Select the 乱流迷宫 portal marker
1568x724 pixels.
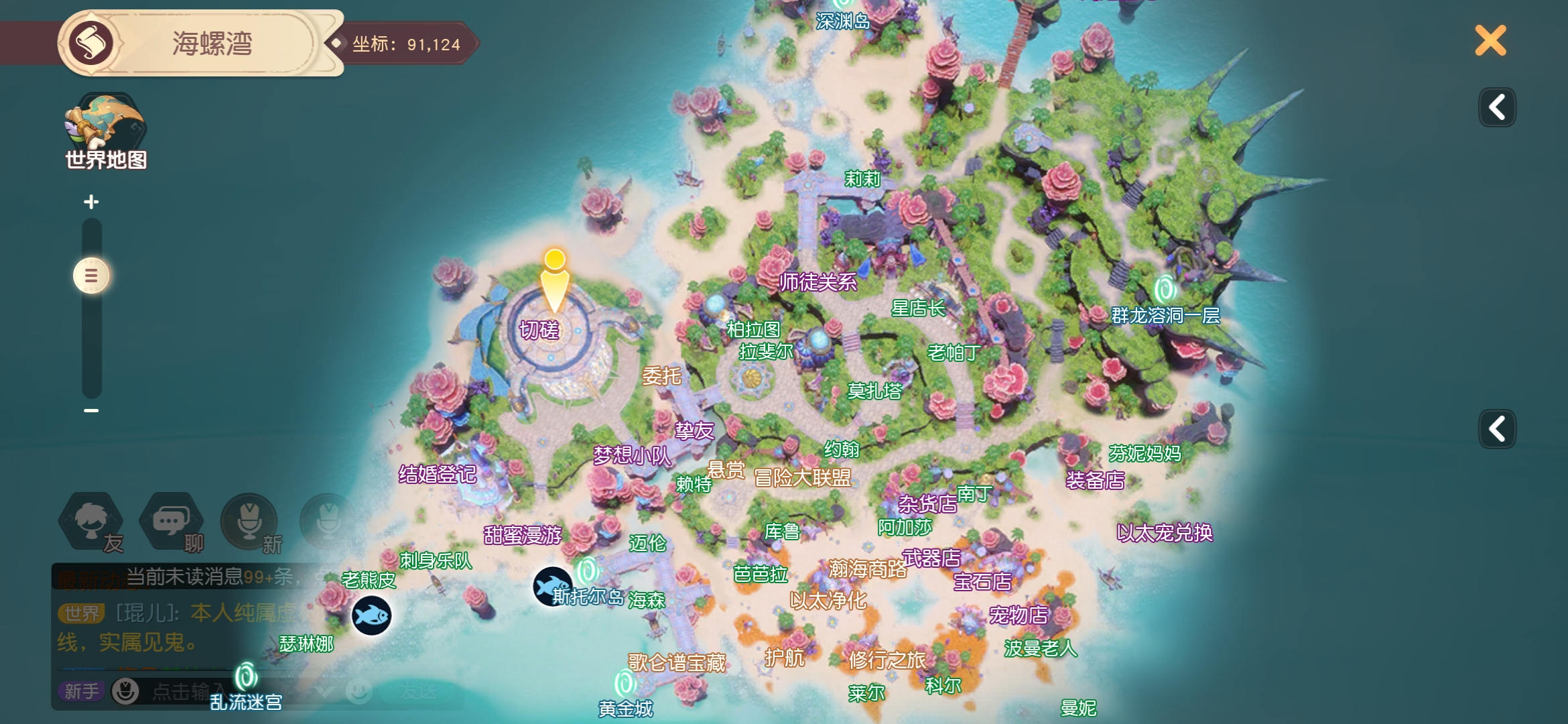246,677
